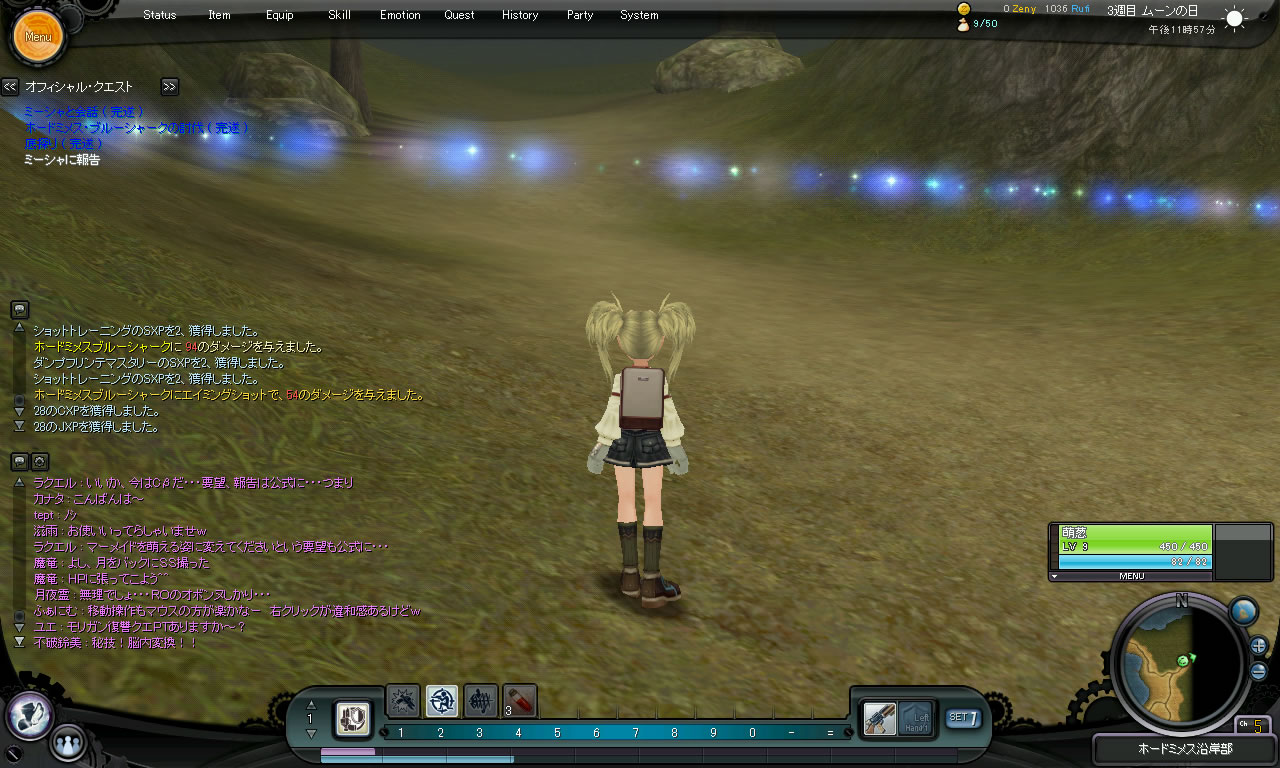Image resolution: width=1280 pixels, height=768 pixels.
Task: Zoom out the minimap
Action: point(1259,671)
